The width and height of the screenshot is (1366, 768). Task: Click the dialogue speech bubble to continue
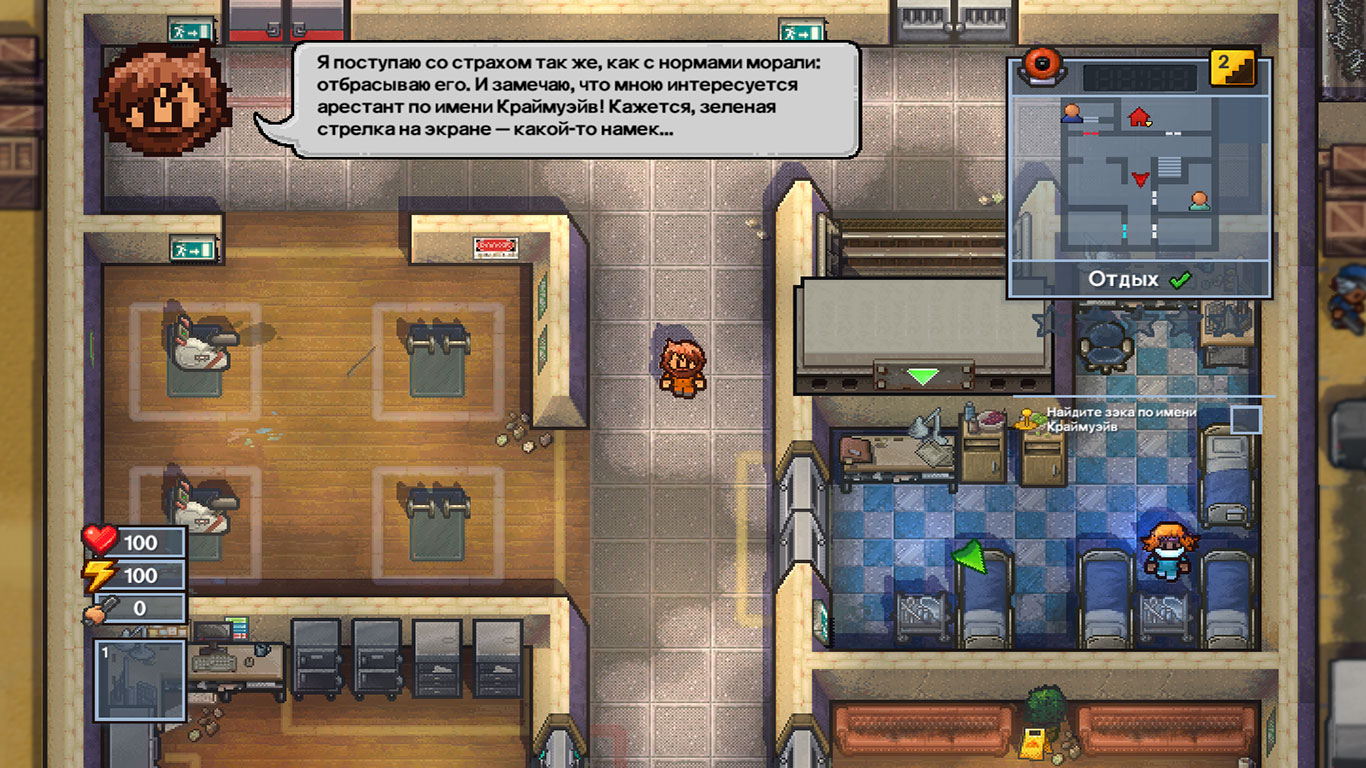[x=576, y=99]
